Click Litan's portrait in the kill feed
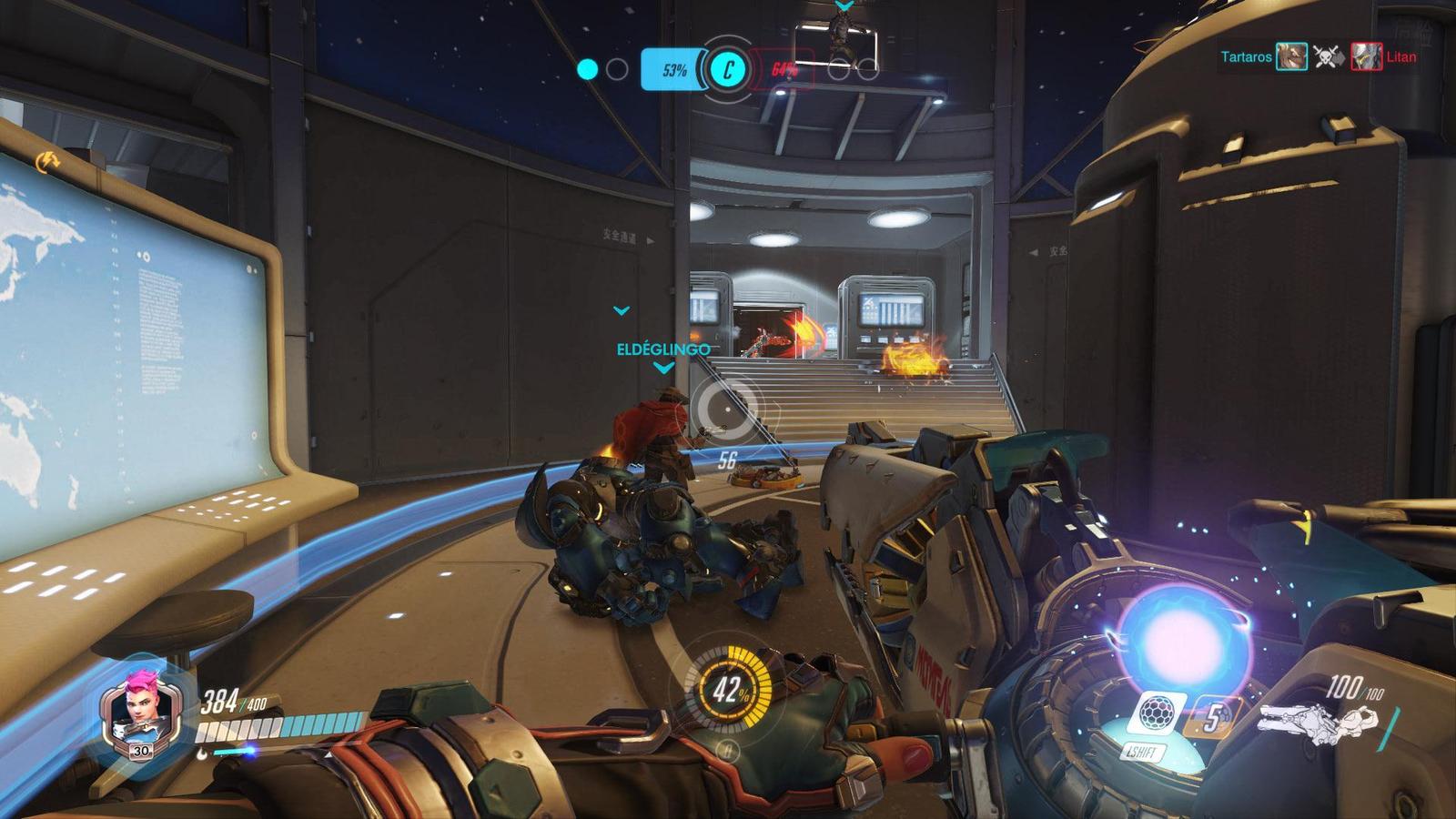This screenshot has height=819, width=1456. click(1366, 56)
